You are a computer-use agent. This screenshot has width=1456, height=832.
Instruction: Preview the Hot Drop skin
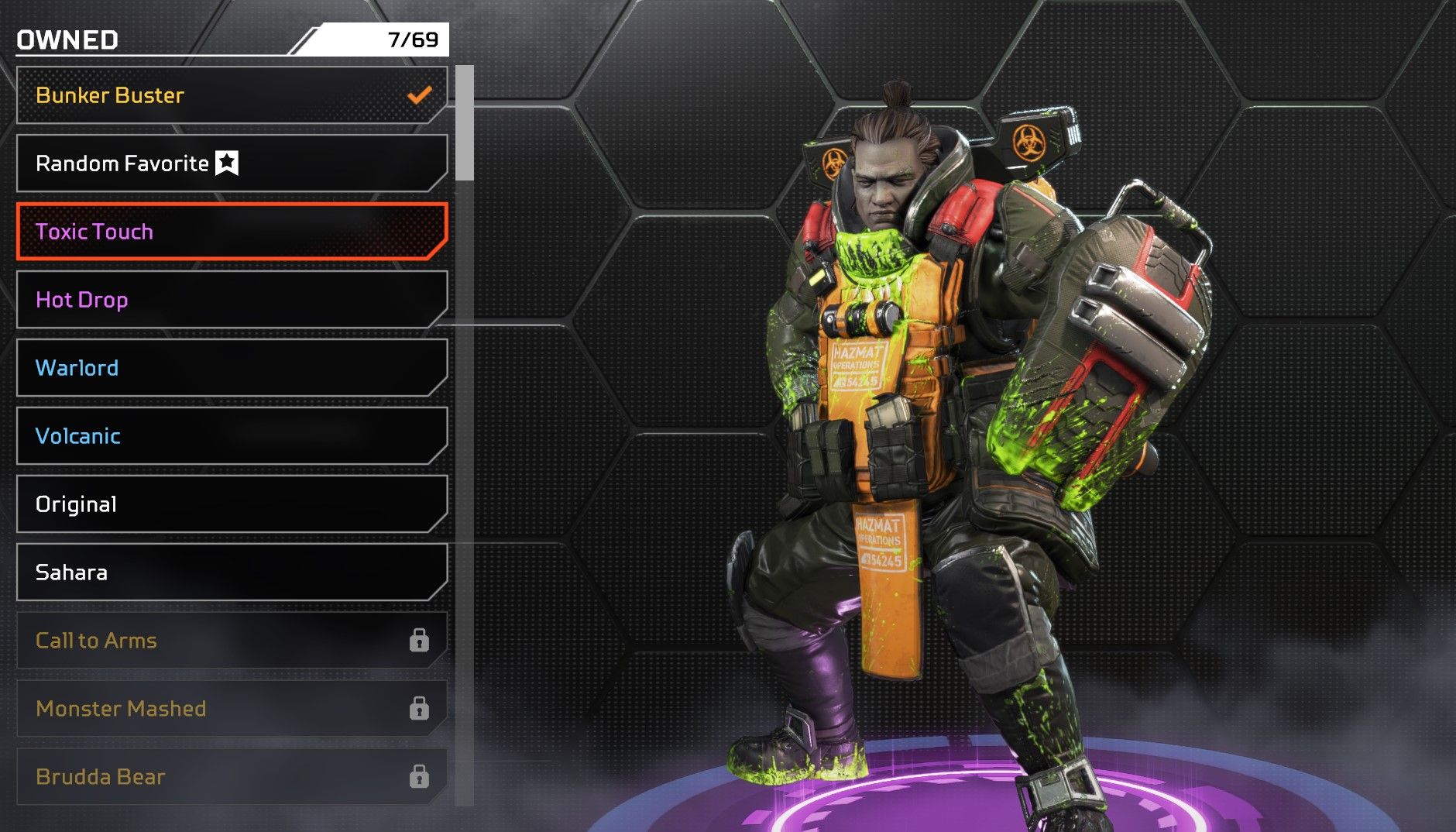tap(231, 300)
